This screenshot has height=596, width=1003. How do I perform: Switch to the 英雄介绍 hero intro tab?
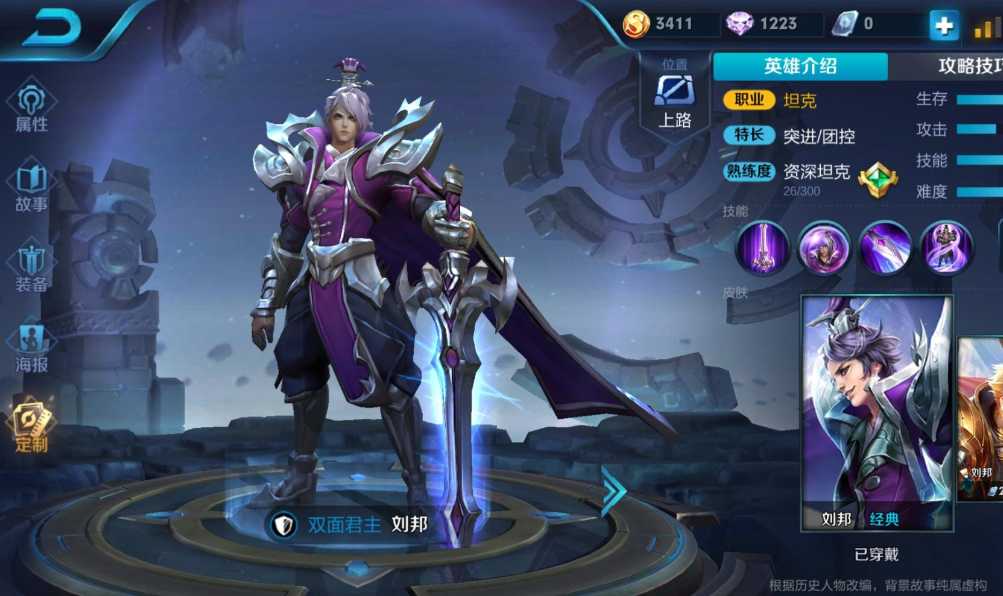pyautogui.click(x=800, y=66)
